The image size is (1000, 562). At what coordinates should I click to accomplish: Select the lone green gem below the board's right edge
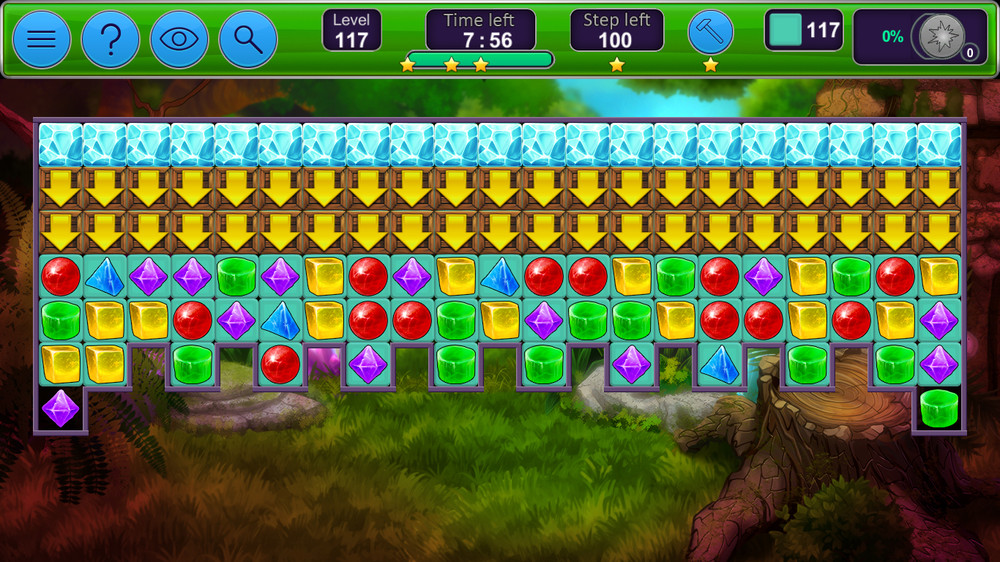point(939,408)
